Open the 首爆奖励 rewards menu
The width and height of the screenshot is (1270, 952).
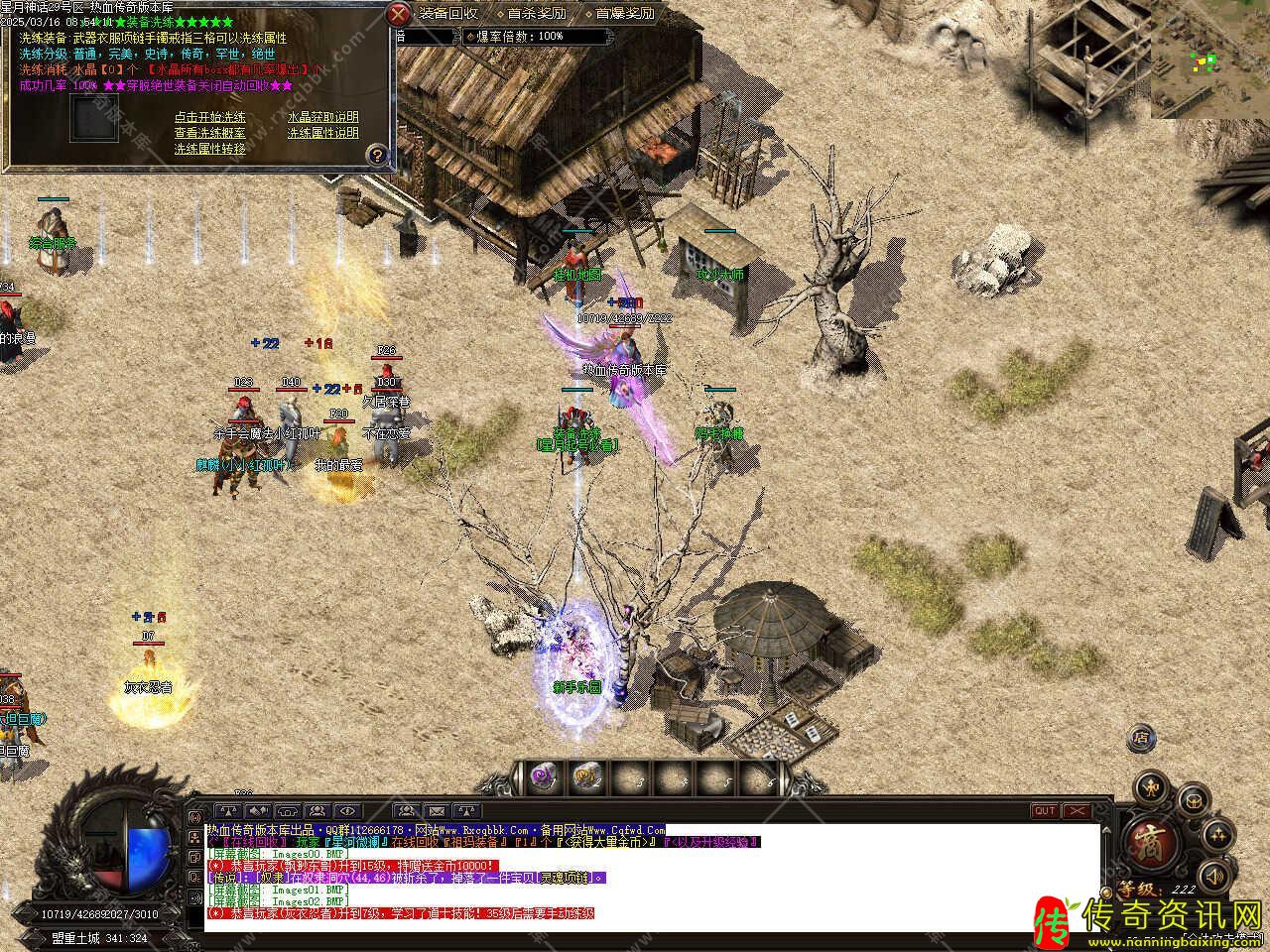[625, 13]
